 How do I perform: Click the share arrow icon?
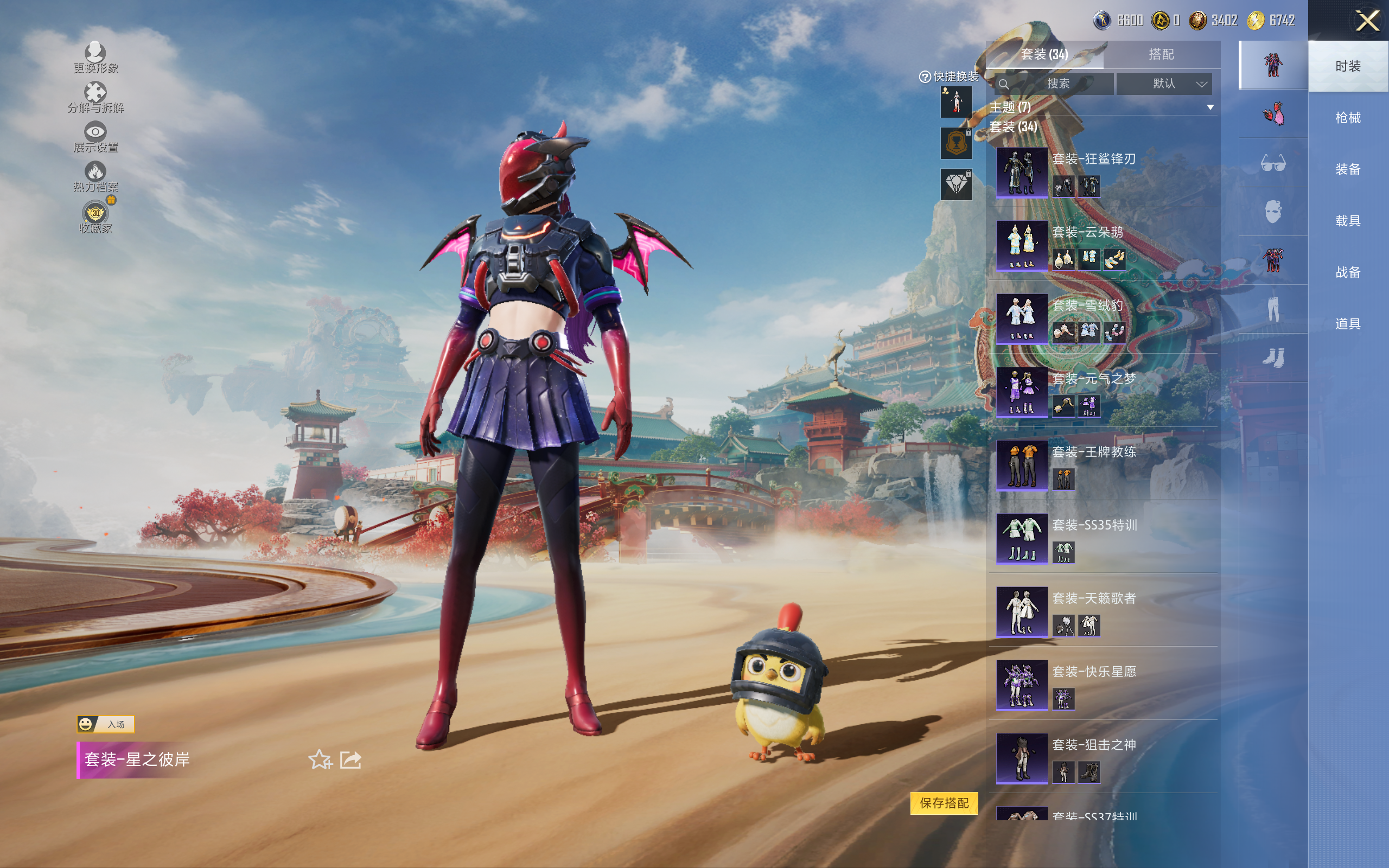click(351, 759)
